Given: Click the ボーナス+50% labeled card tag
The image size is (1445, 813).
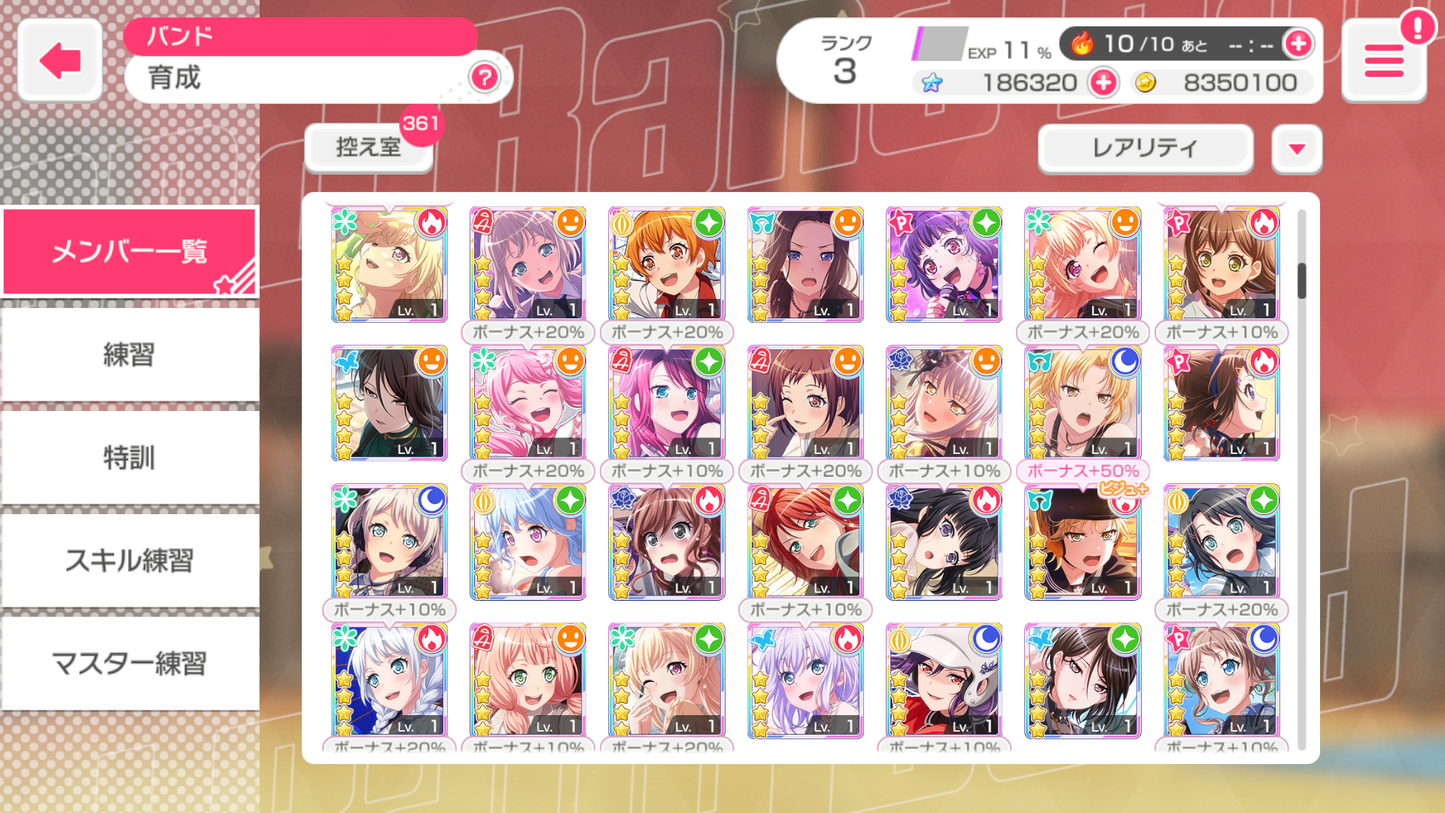Looking at the screenshot, I should click(x=1082, y=470).
